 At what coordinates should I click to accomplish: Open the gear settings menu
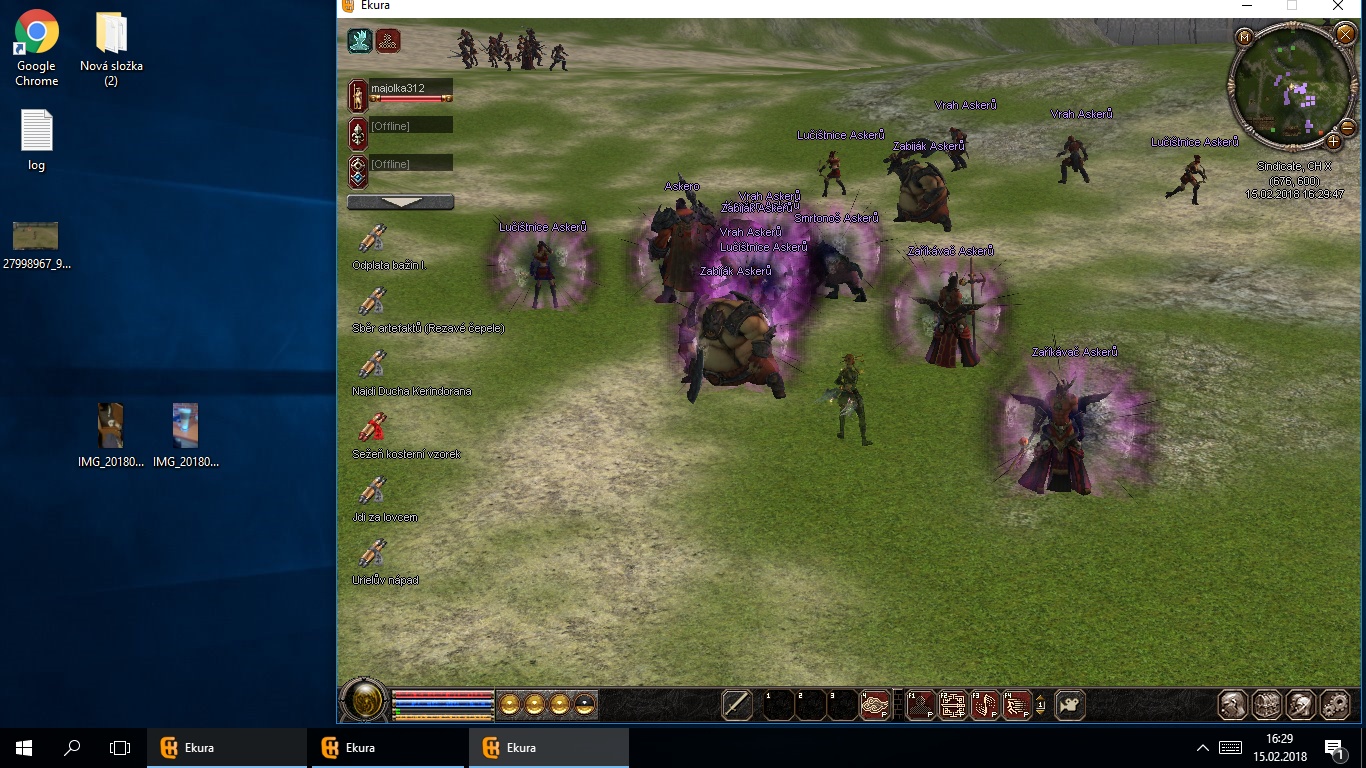coord(1335,705)
